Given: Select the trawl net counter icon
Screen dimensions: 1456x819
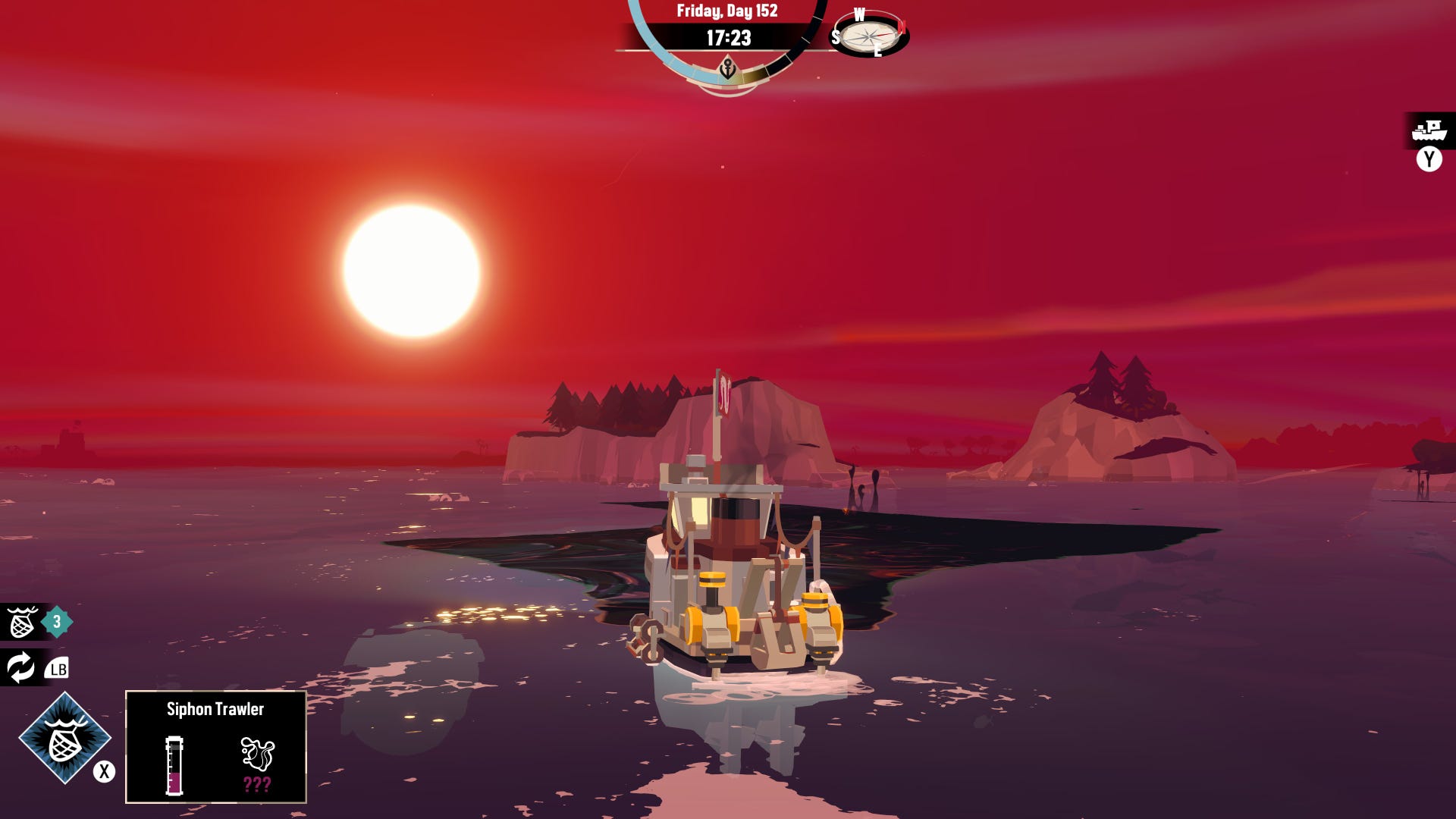Looking at the screenshot, I should point(22,623).
